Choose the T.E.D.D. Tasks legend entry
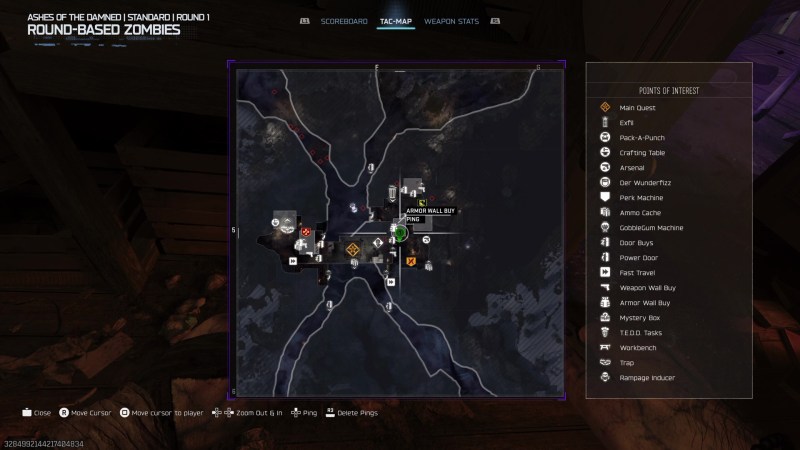The width and height of the screenshot is (800, 450). coord(642,332)
